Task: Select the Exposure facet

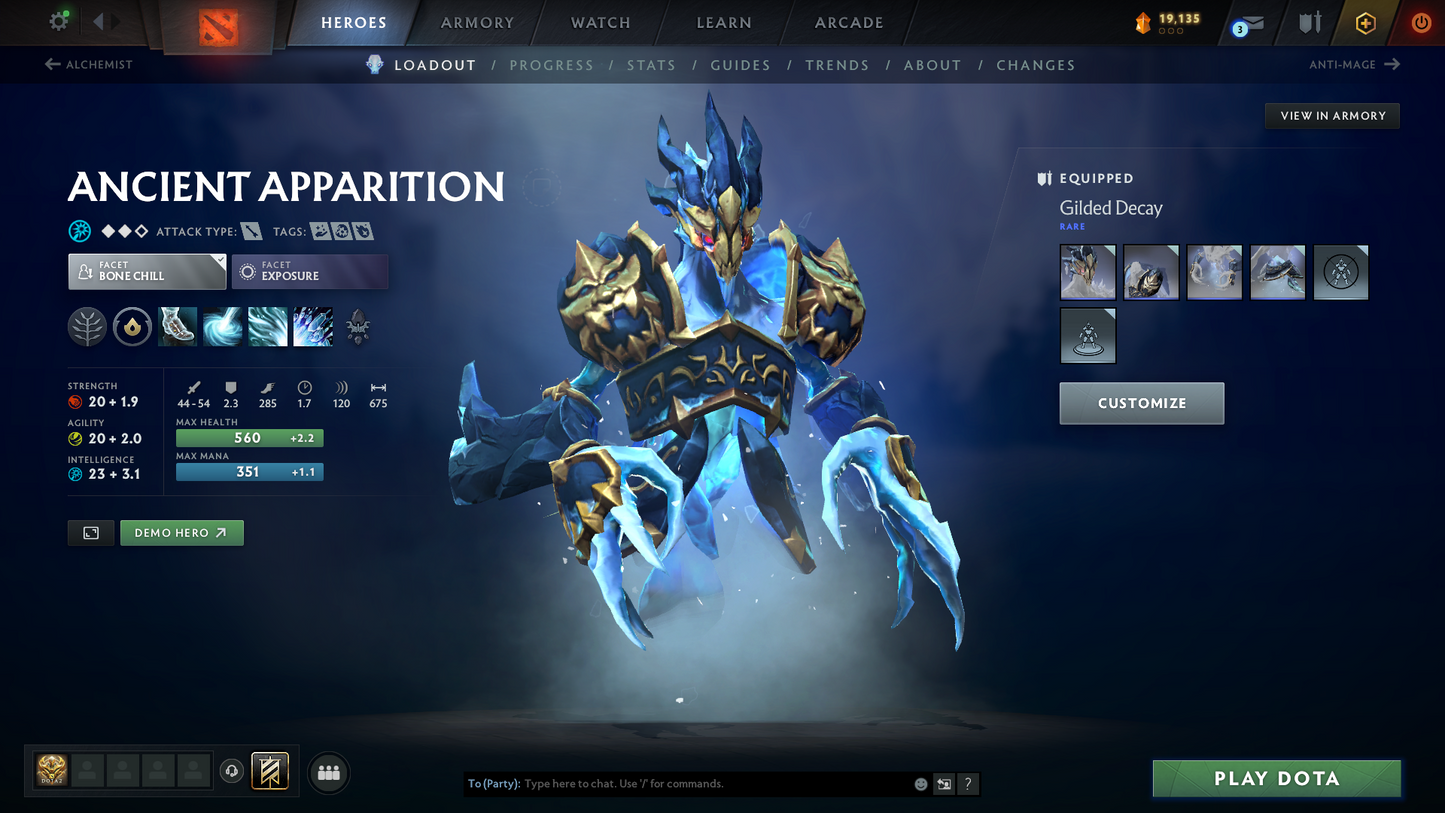Action: (310, 271)
